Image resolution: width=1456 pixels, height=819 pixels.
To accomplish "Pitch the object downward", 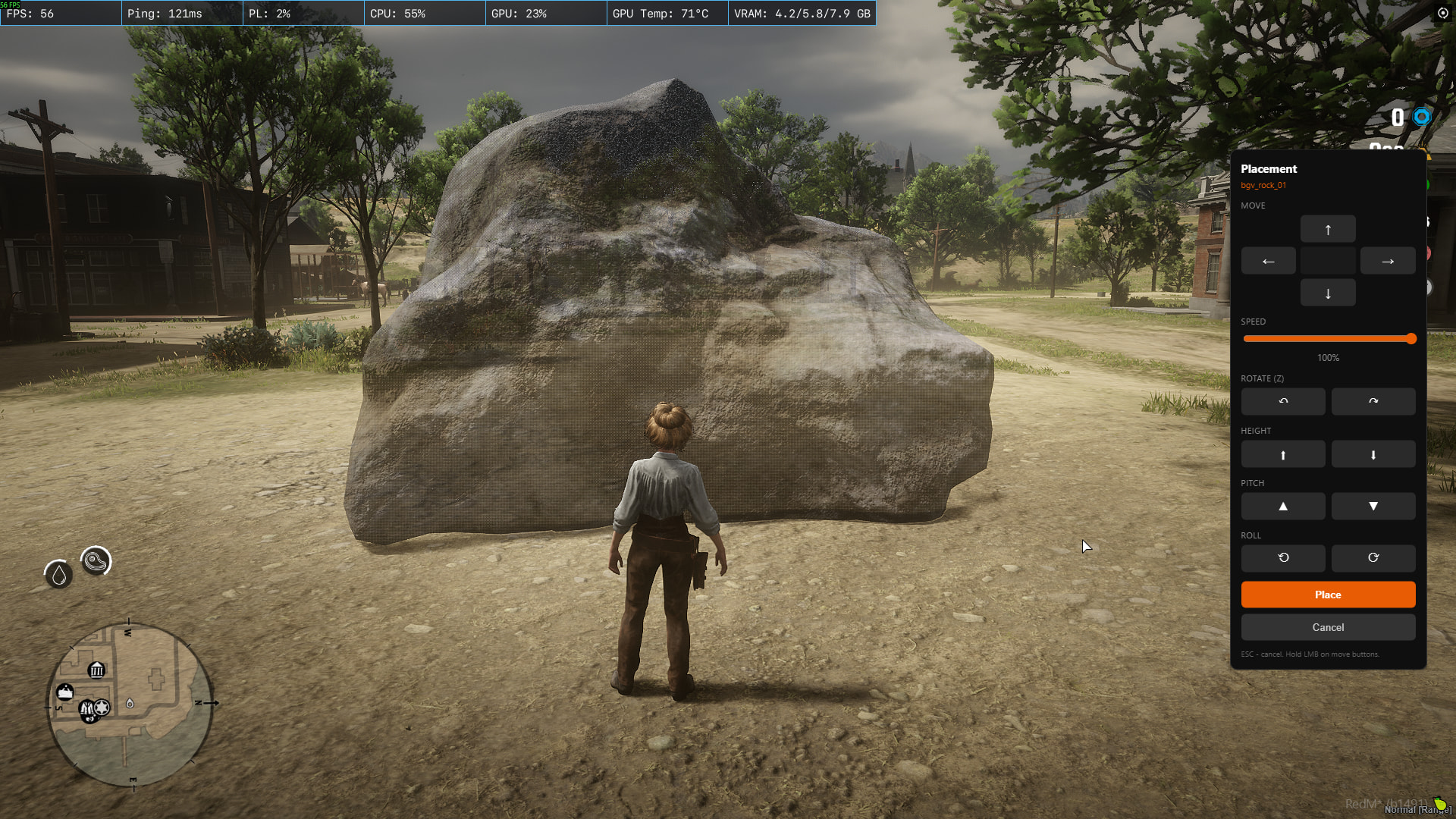I will [x=1373, y=506].
